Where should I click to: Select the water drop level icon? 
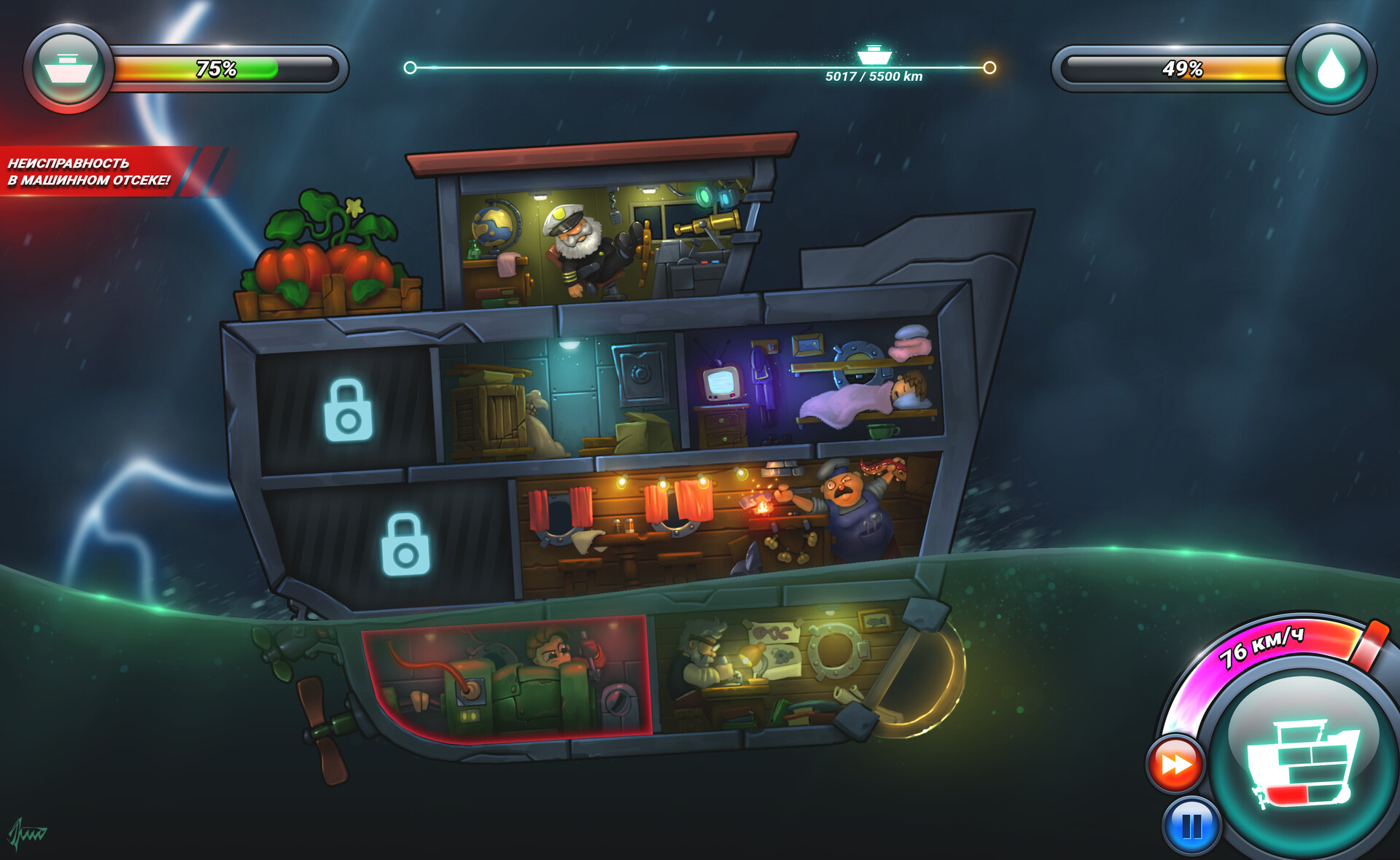(1331, 69)
